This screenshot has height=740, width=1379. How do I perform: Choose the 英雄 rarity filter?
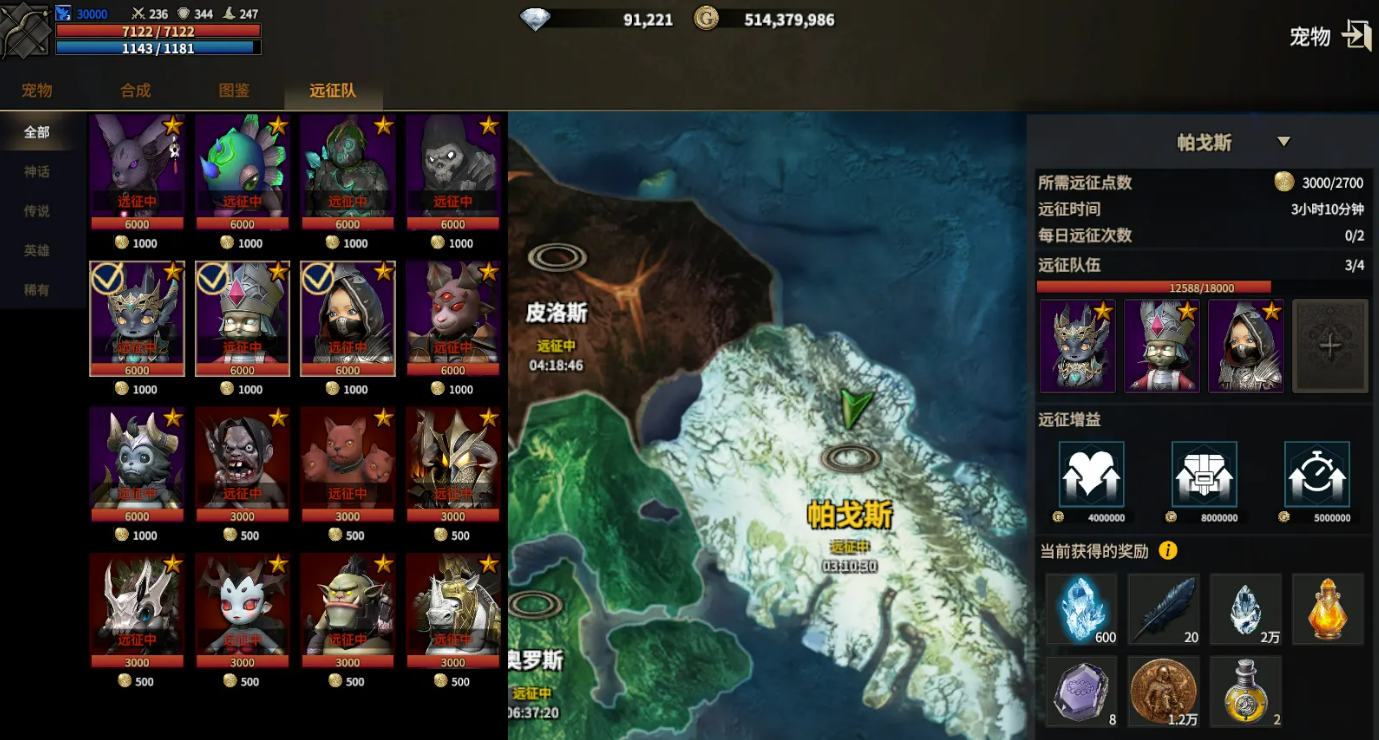(x=37, y=250)
